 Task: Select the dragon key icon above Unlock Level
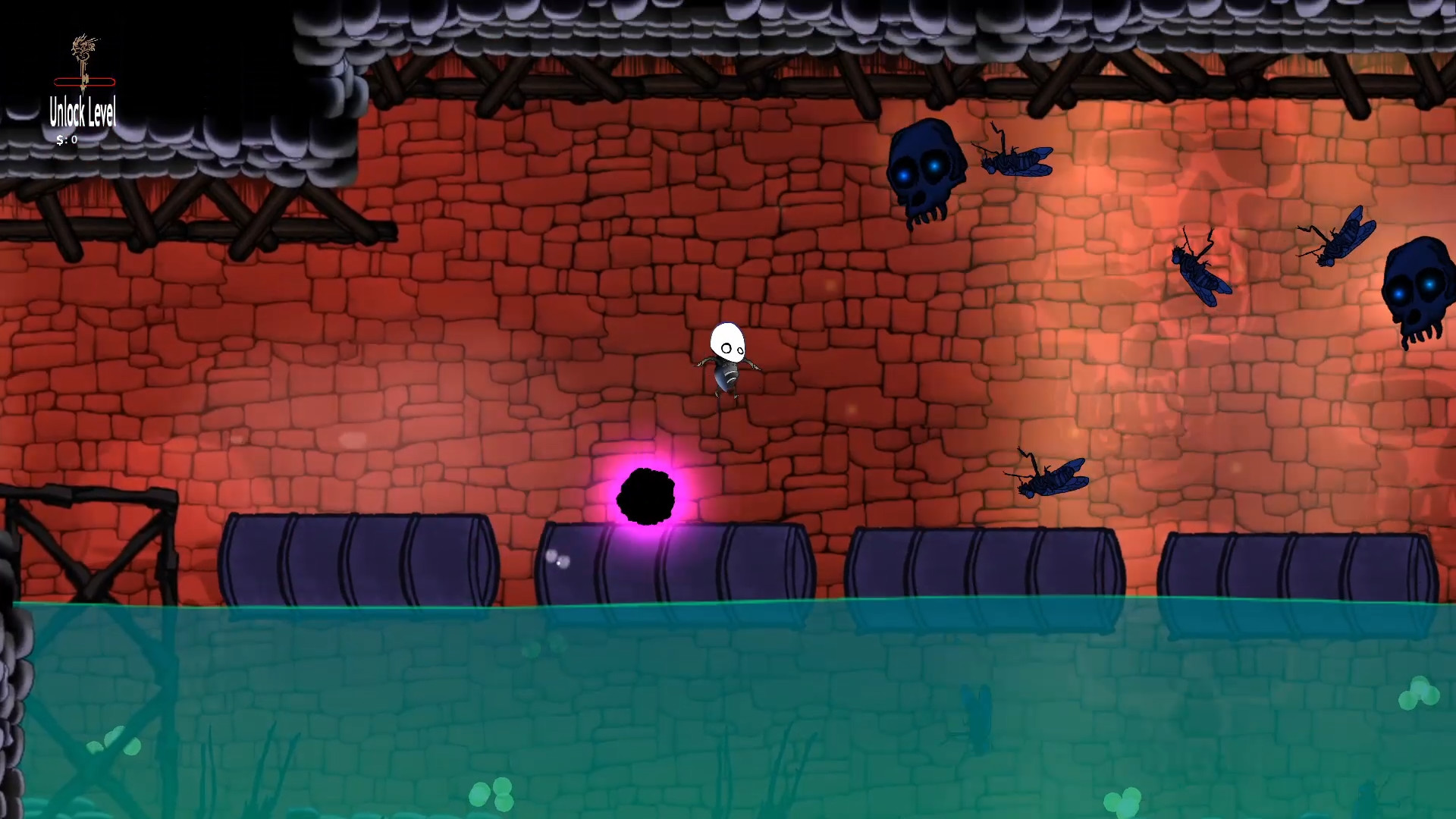(83, 45)
